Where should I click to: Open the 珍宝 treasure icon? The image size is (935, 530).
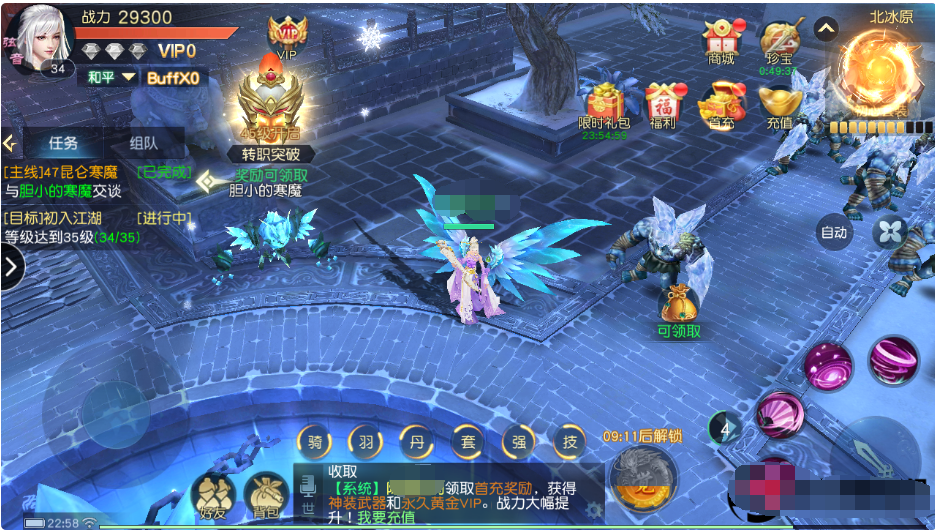pos(778,43)
